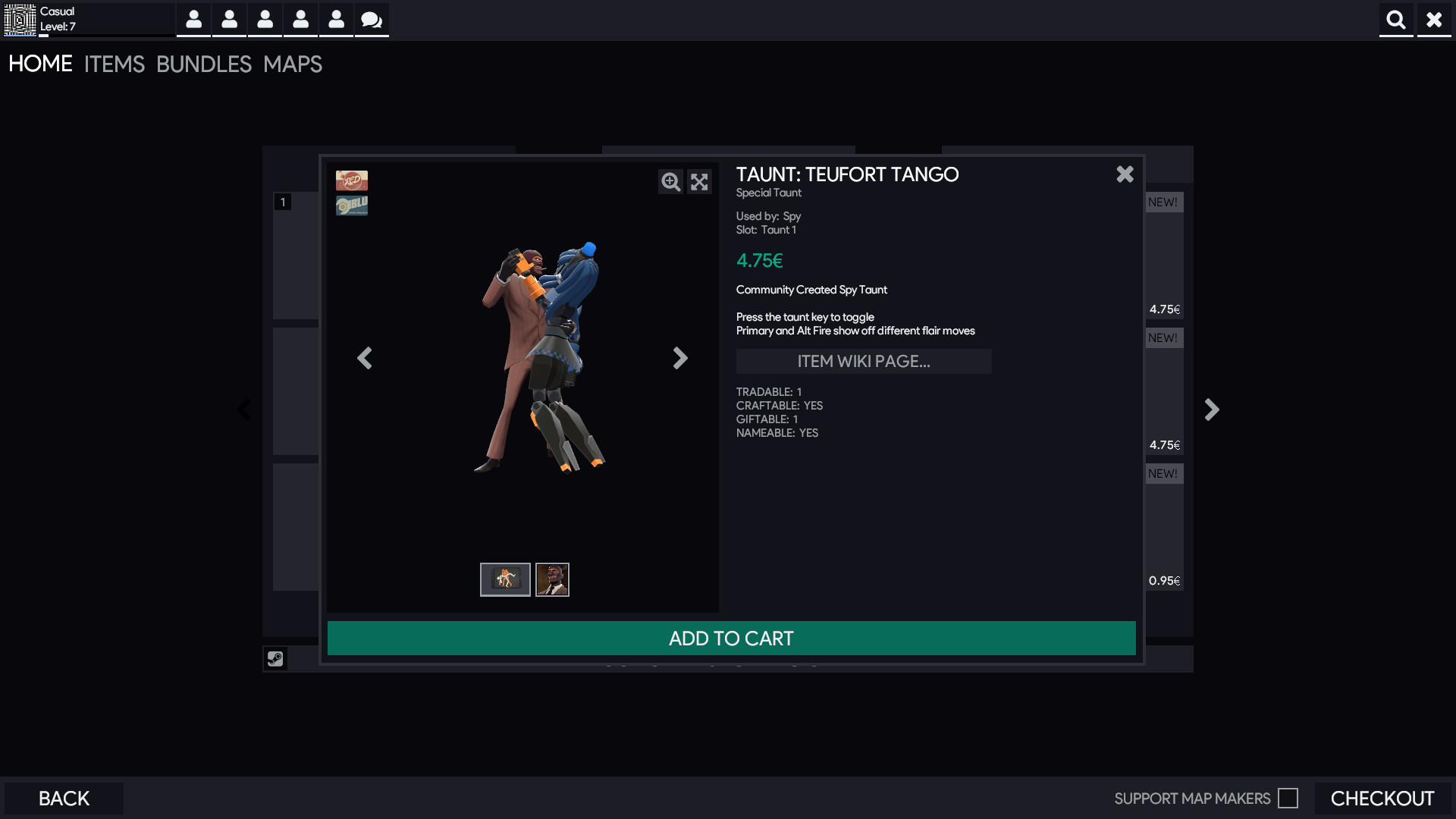Screen dimensions: 1456x819
Task: Click the first player avatar icon
Action: coord(193,20)
